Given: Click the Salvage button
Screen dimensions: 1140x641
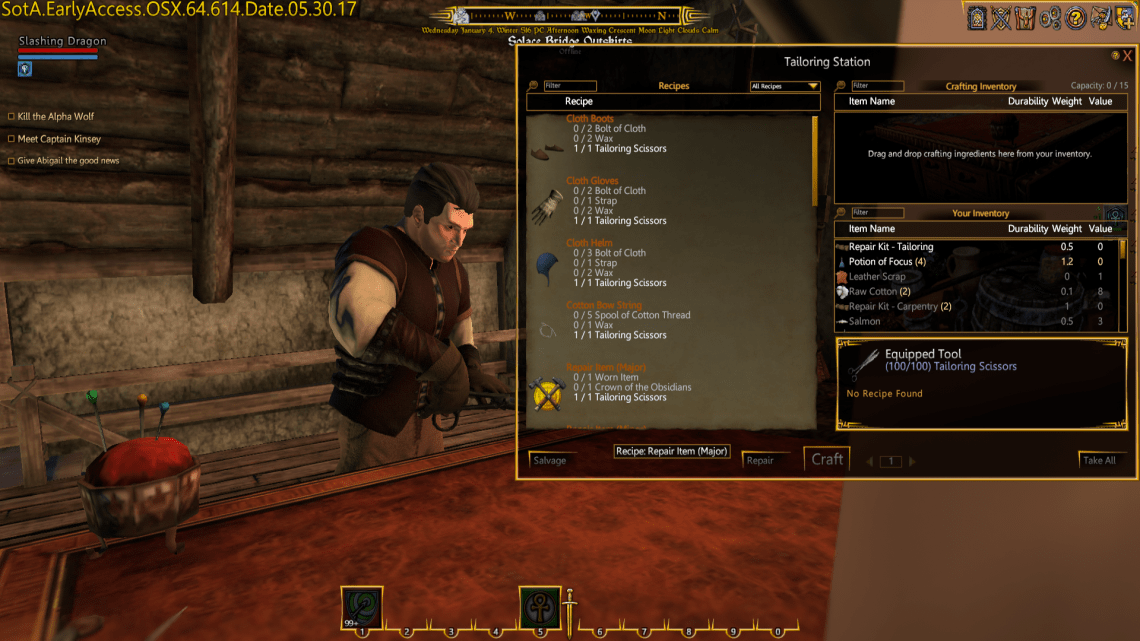Looking at the screenshot, I should [x=550, y=460].
